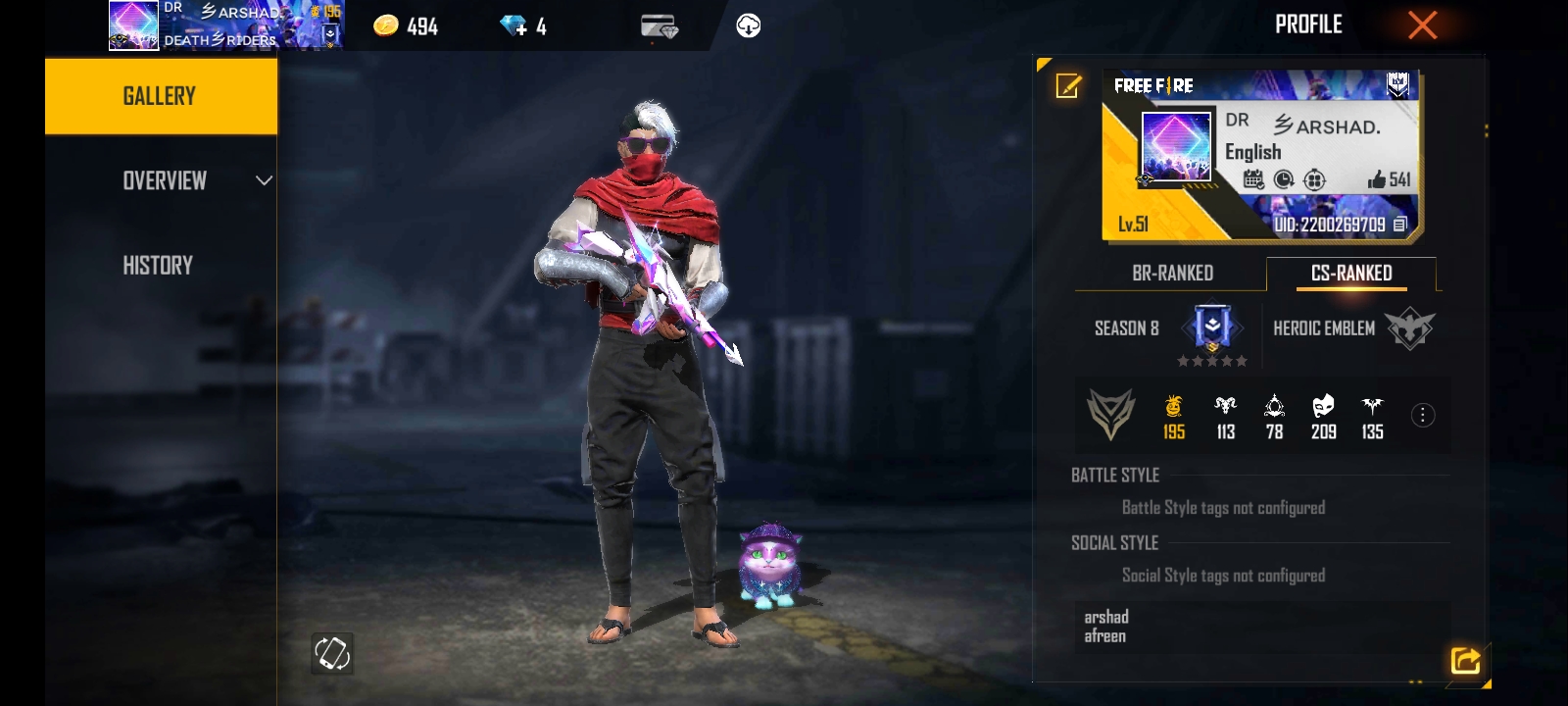Select the signature text box
The width and height of the screenshot is (1568, 706).
tap(1261, 627)
